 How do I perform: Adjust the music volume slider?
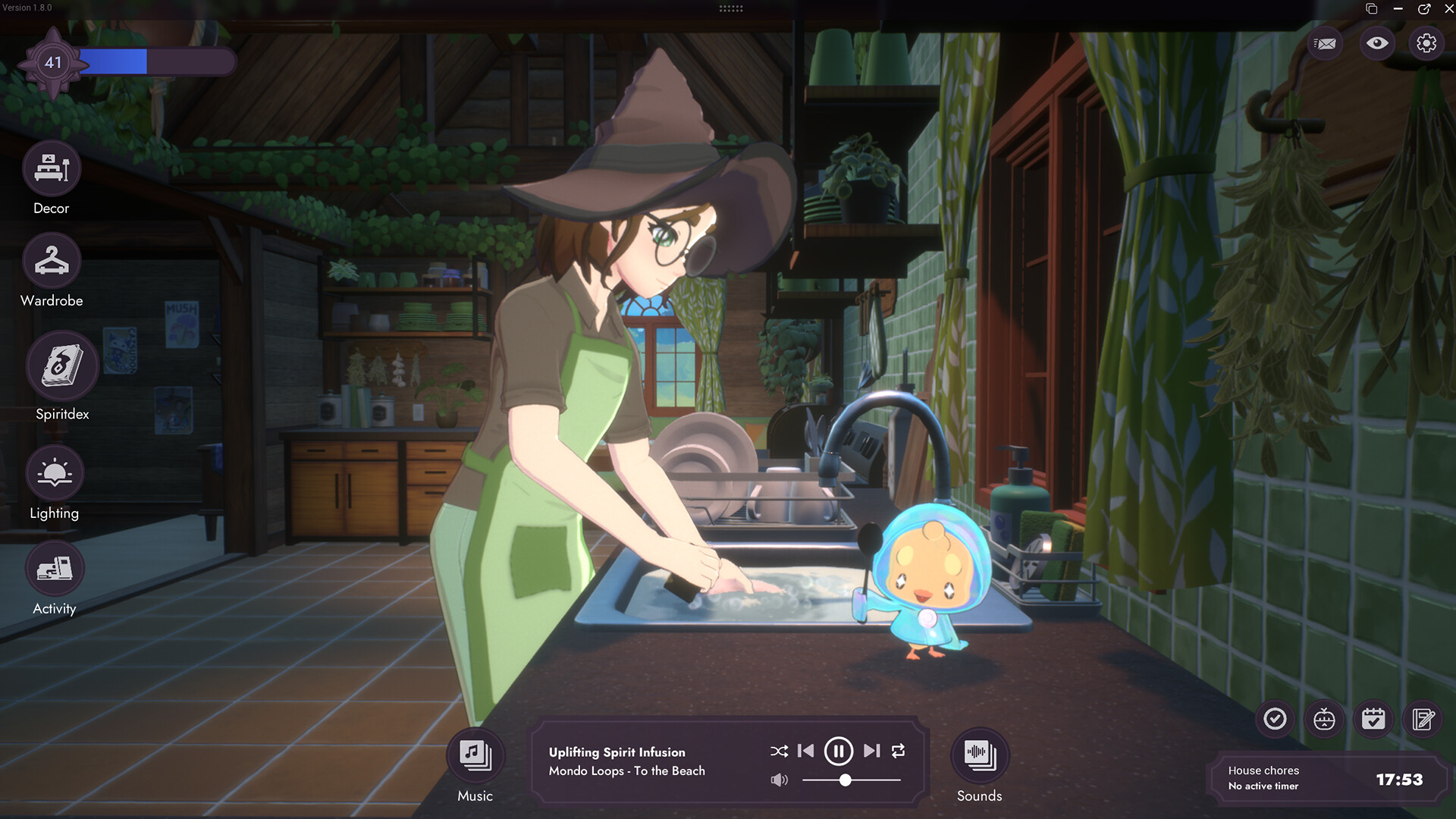pos(845,780)
